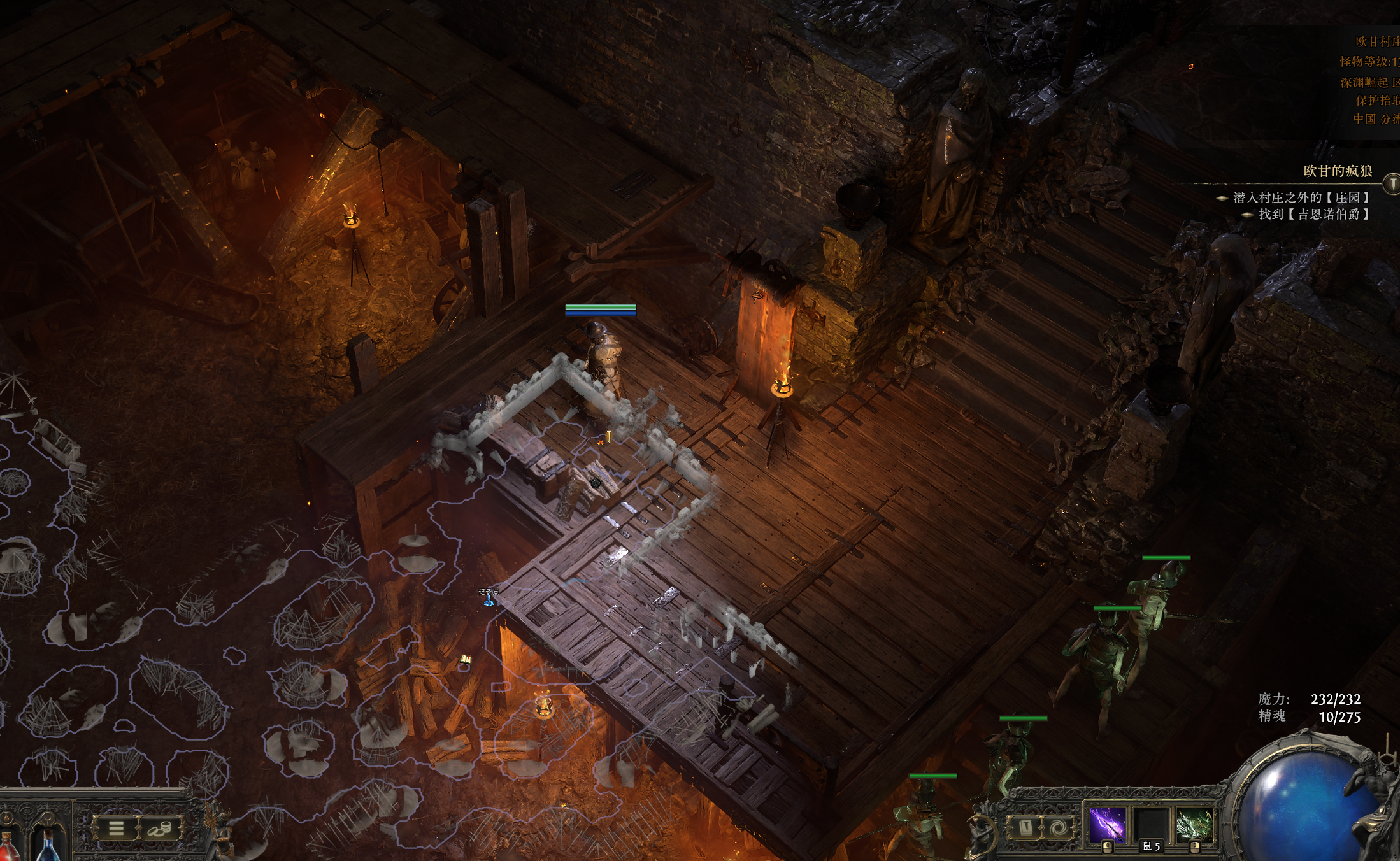The image size is (1400, 861).
Task: Open the three-line menu button
Action: pos(116,828)
